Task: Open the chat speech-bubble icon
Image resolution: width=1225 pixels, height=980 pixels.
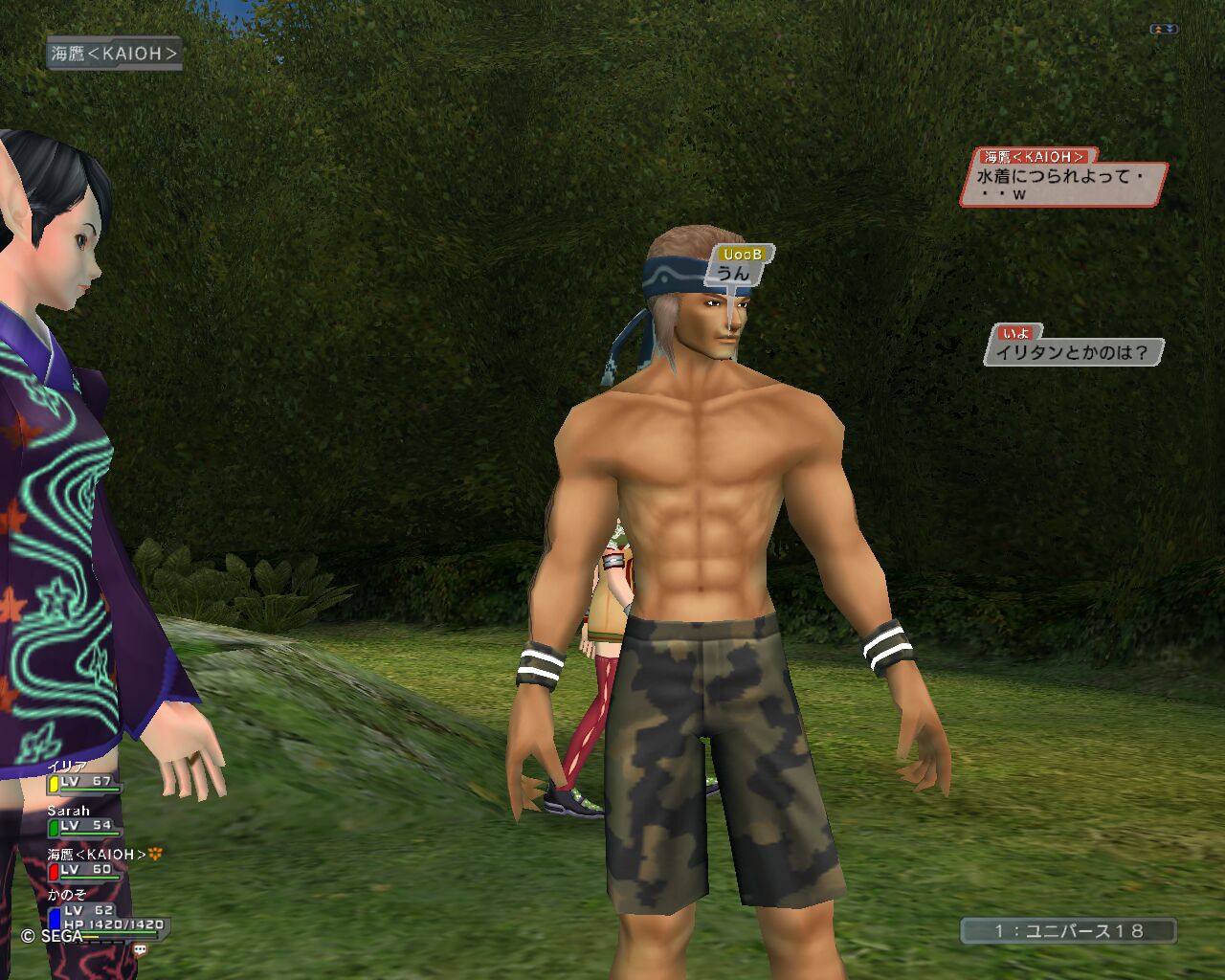Action: point(141,950)
